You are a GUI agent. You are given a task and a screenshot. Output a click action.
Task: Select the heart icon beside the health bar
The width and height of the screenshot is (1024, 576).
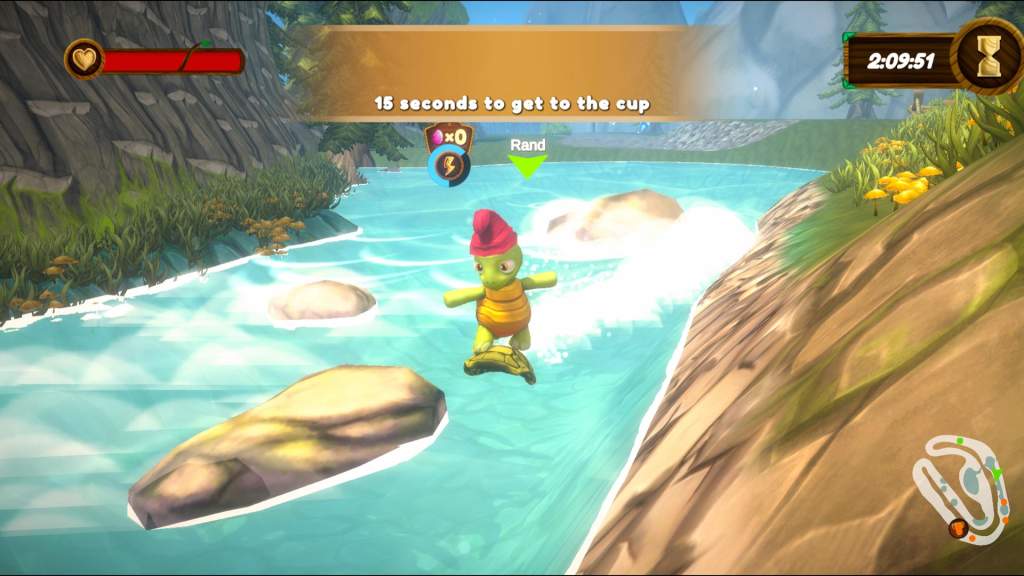click(x=84, y=59)
